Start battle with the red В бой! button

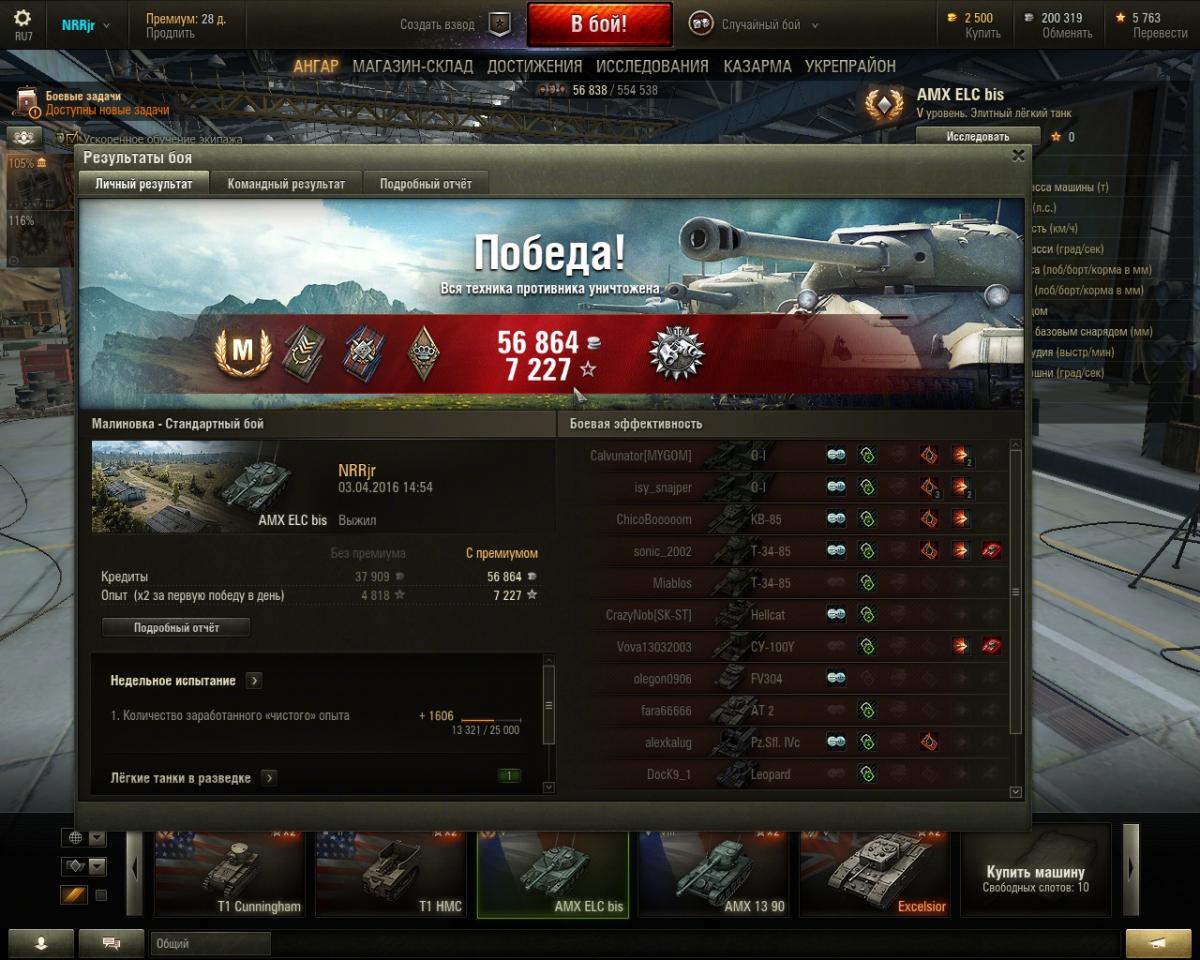click(599, 25)
